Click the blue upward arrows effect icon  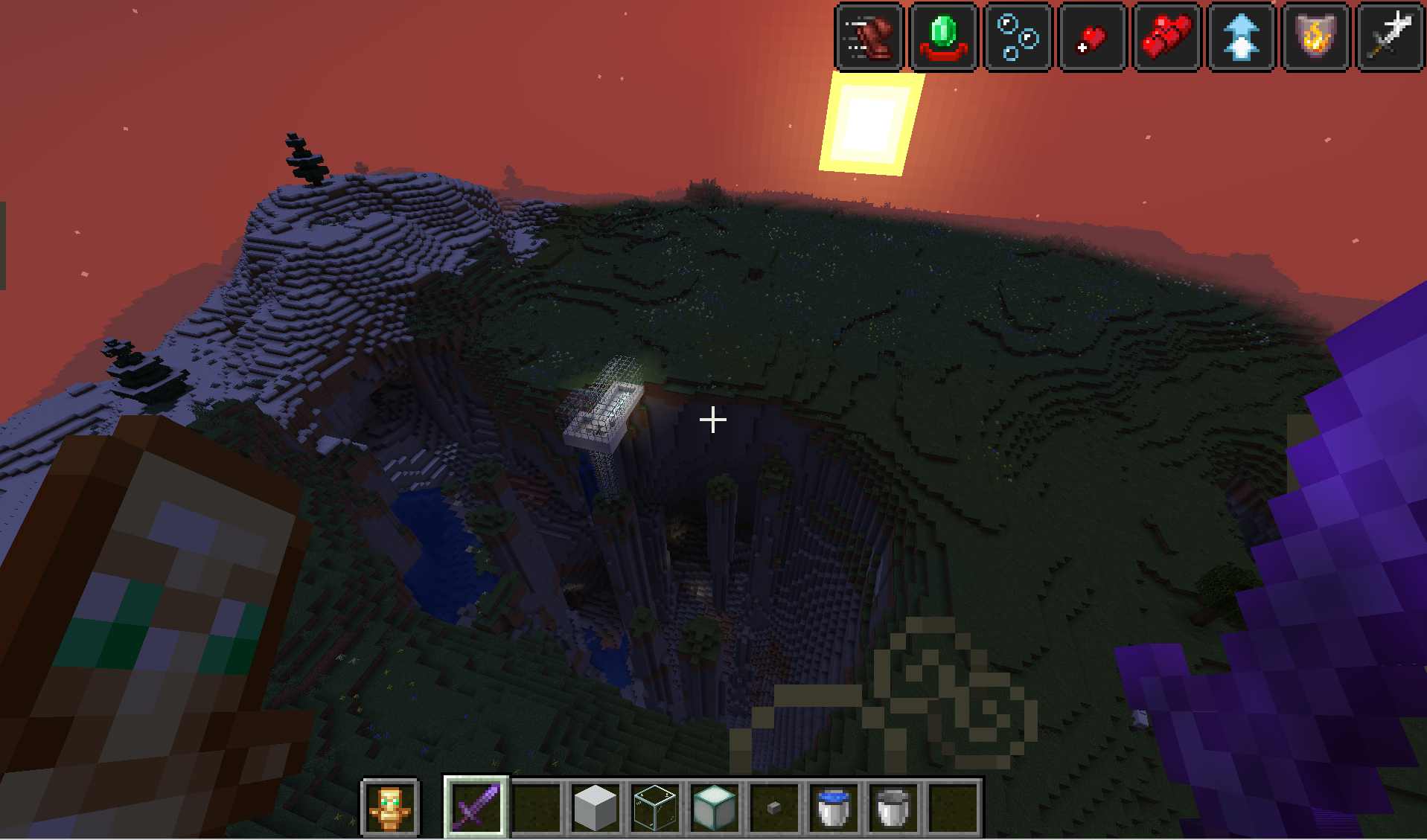pyautogui.click(x=1241, y=36)
